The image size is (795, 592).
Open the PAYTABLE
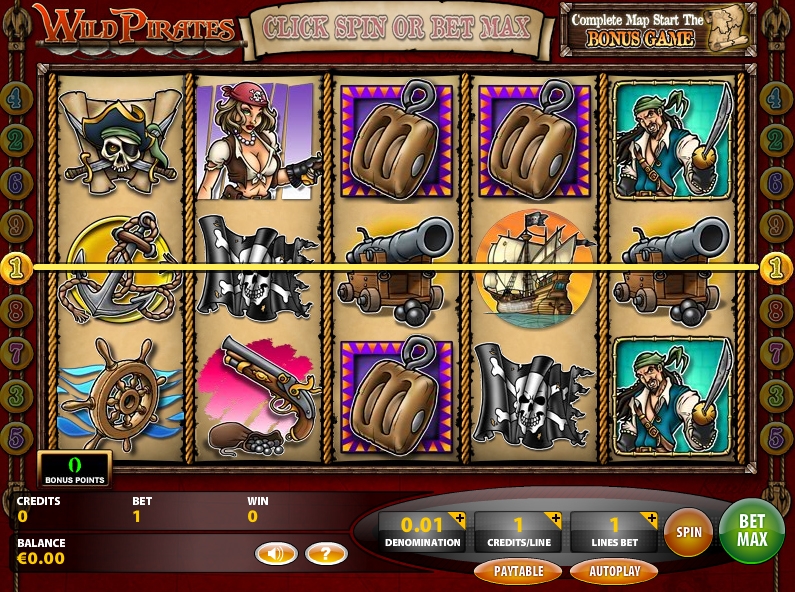tap(517, 571)
